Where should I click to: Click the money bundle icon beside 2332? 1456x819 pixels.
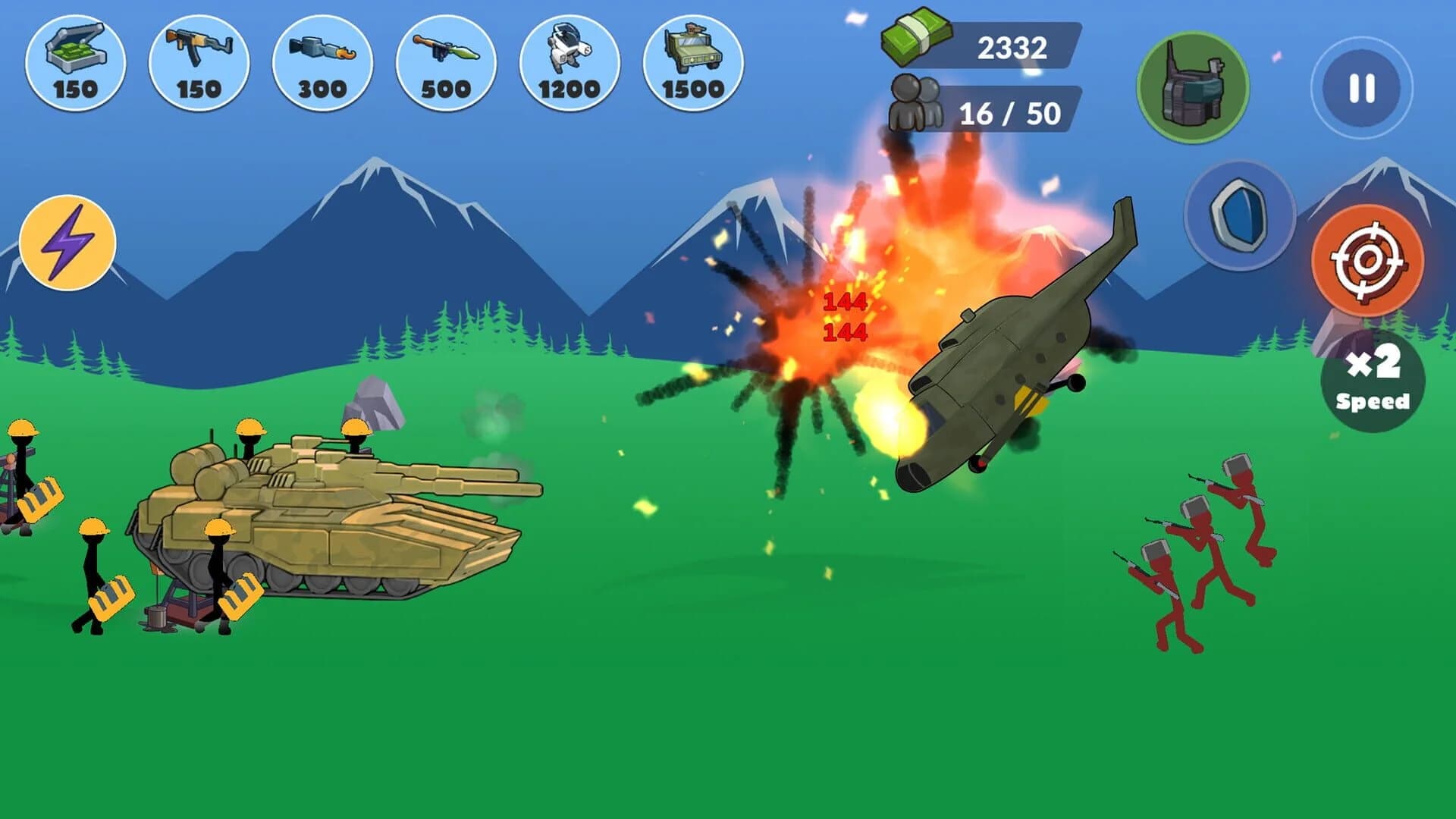918,42
